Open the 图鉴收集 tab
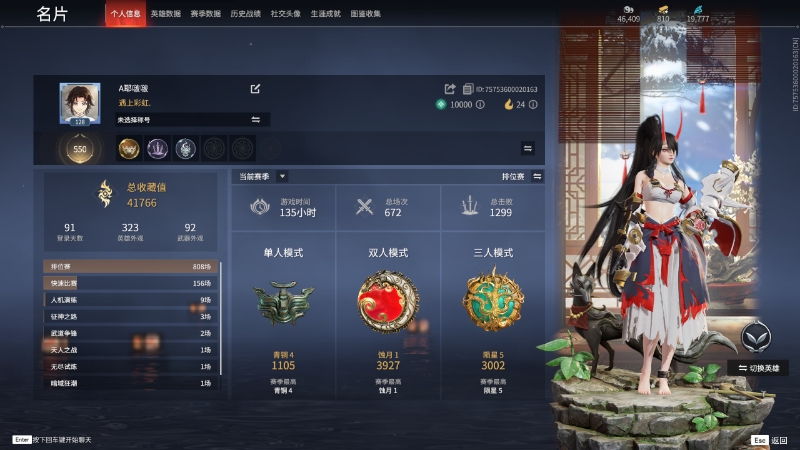 point(366,14)
